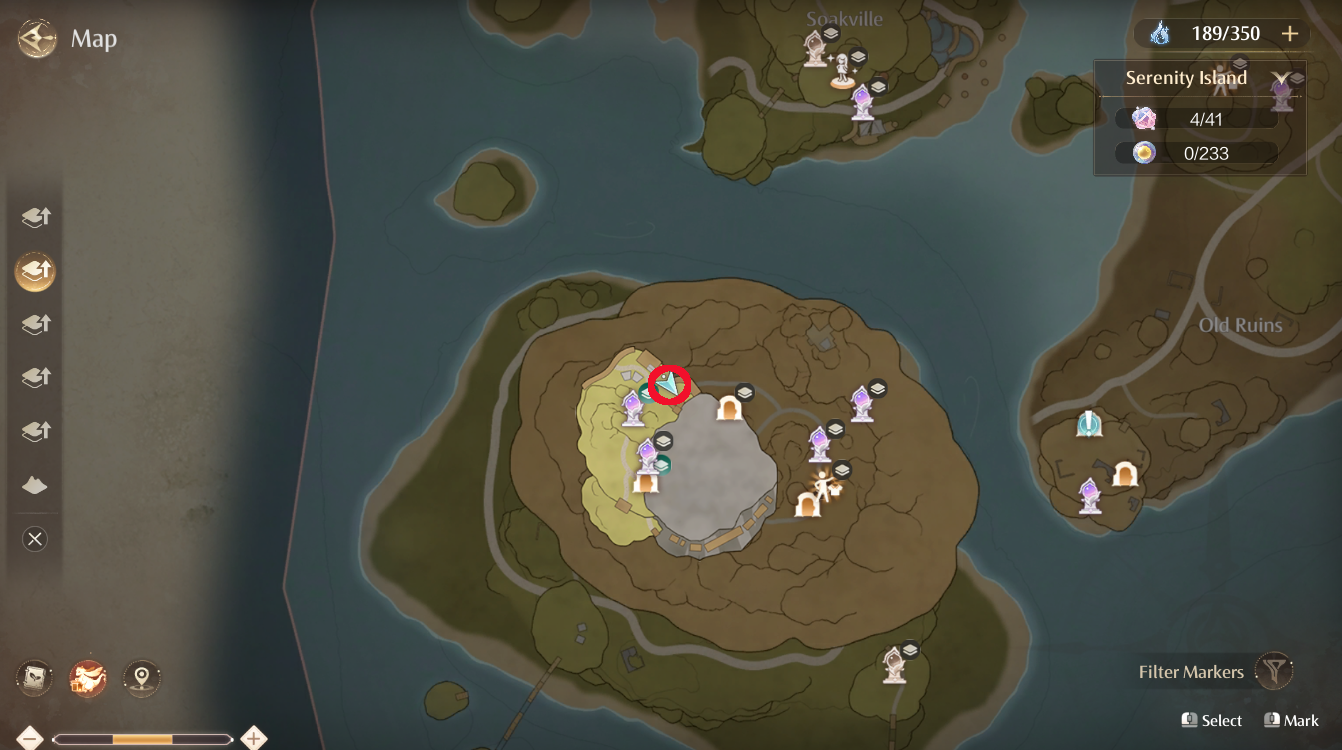
Task: Expand the Serenity Island dropdown chevron
Action: [x=1283, y=77]
